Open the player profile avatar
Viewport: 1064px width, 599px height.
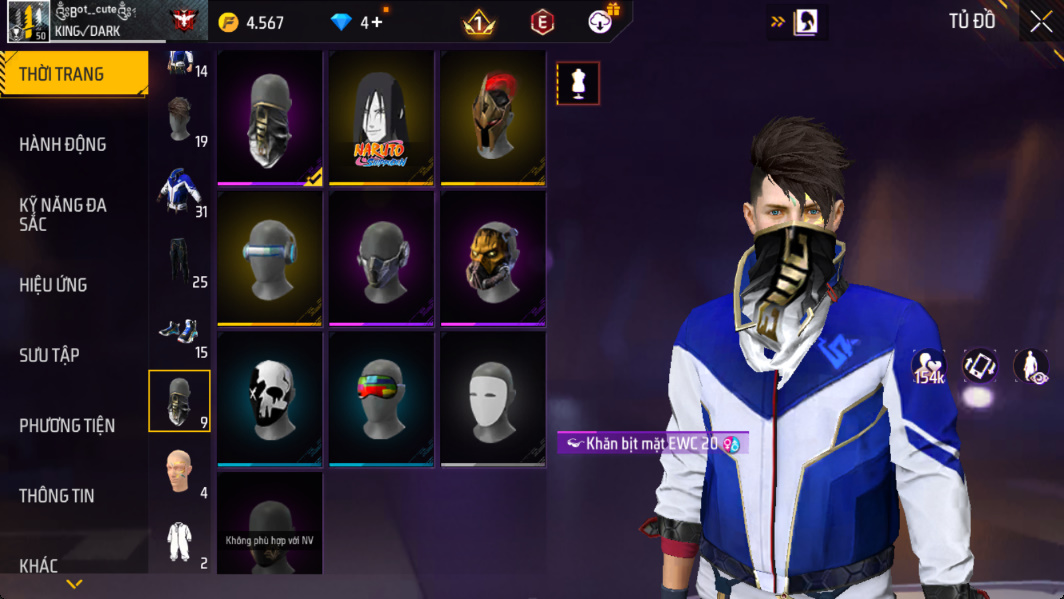point(28,22)
